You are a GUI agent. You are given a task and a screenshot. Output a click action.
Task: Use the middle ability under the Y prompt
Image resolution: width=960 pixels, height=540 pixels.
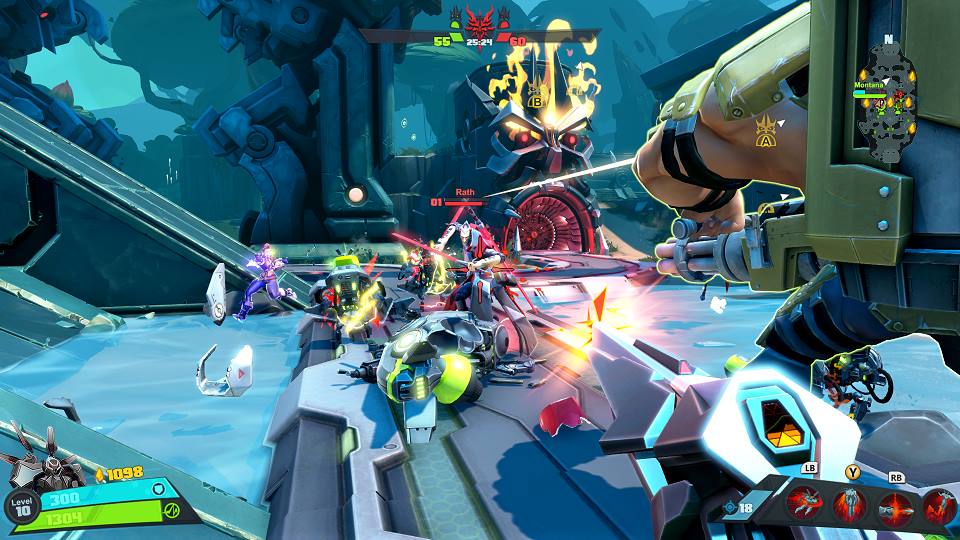coord(850,504)
